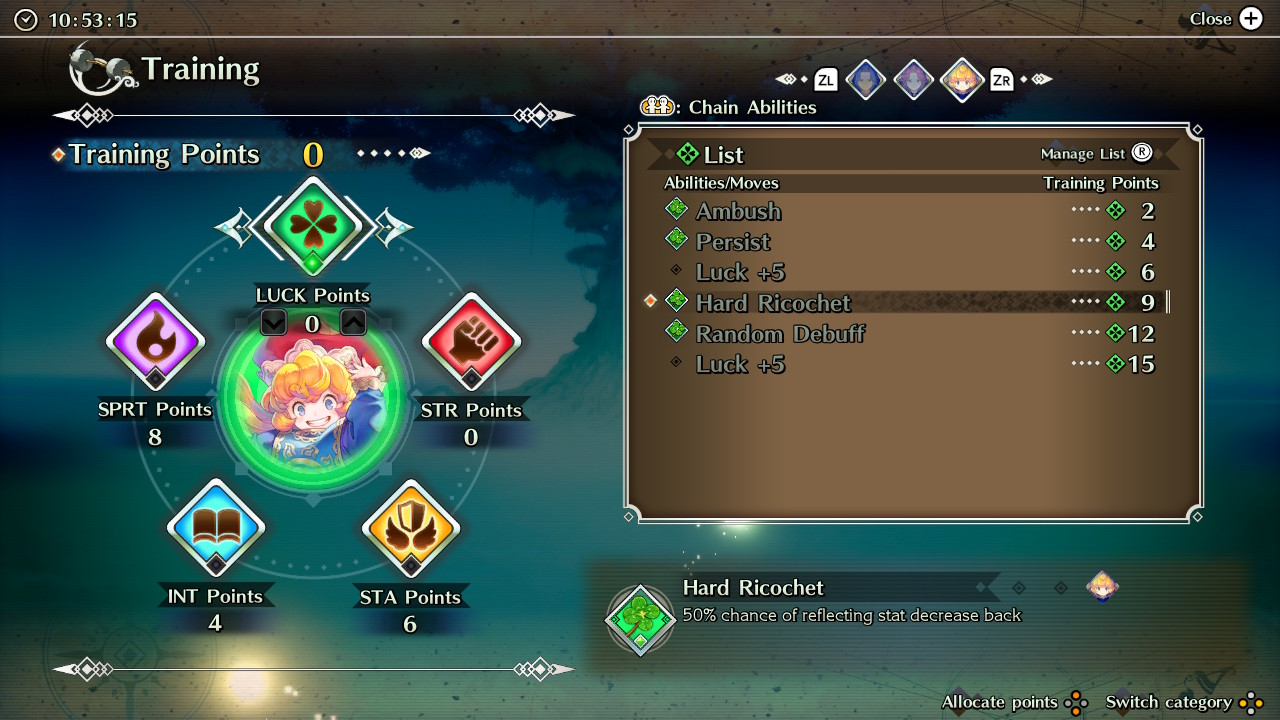Decrease LUCK points with down arrow
Screen dimensions: 1280x720
273,322
